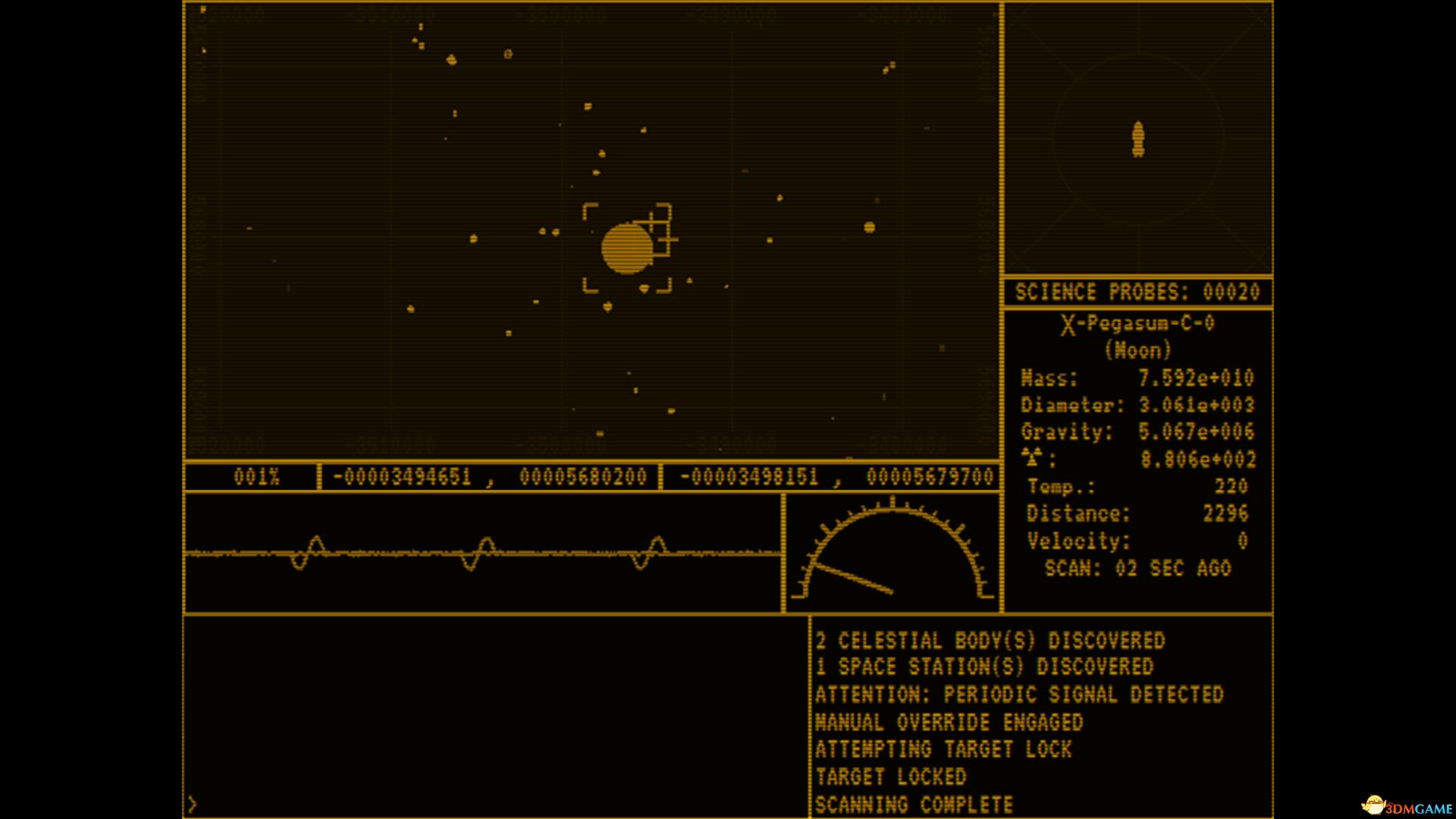Select the X marker beside Pegasum-C-0

tap(1067, 324)
